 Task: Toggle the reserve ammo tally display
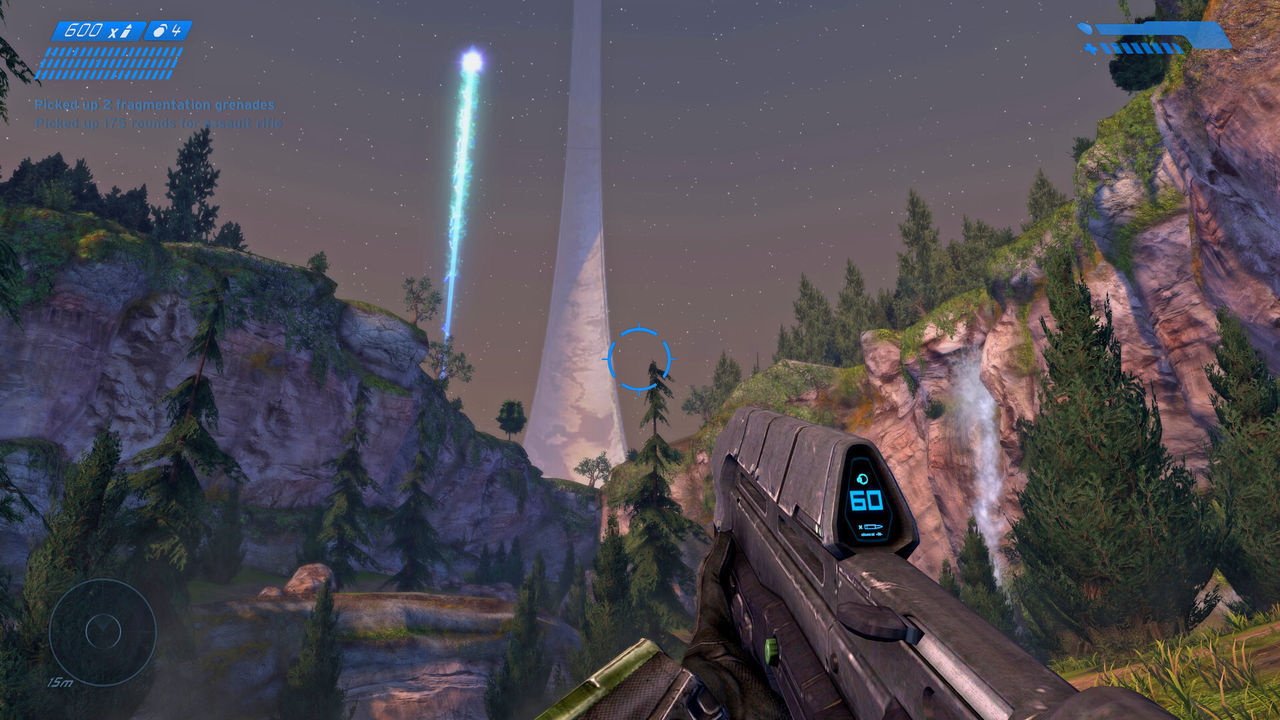[x=108, y=62]
